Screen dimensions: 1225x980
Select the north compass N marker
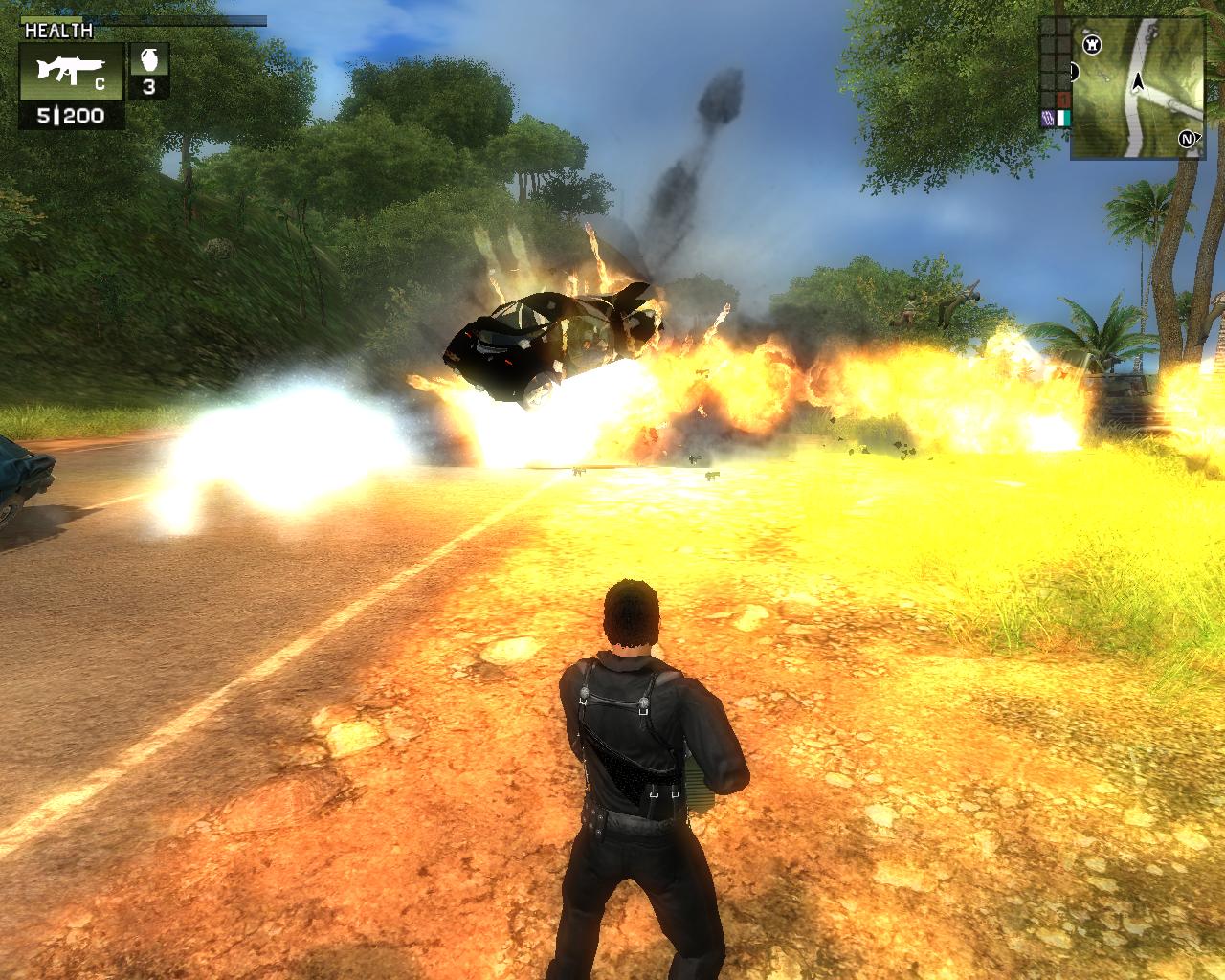(x=1188, y=139)
